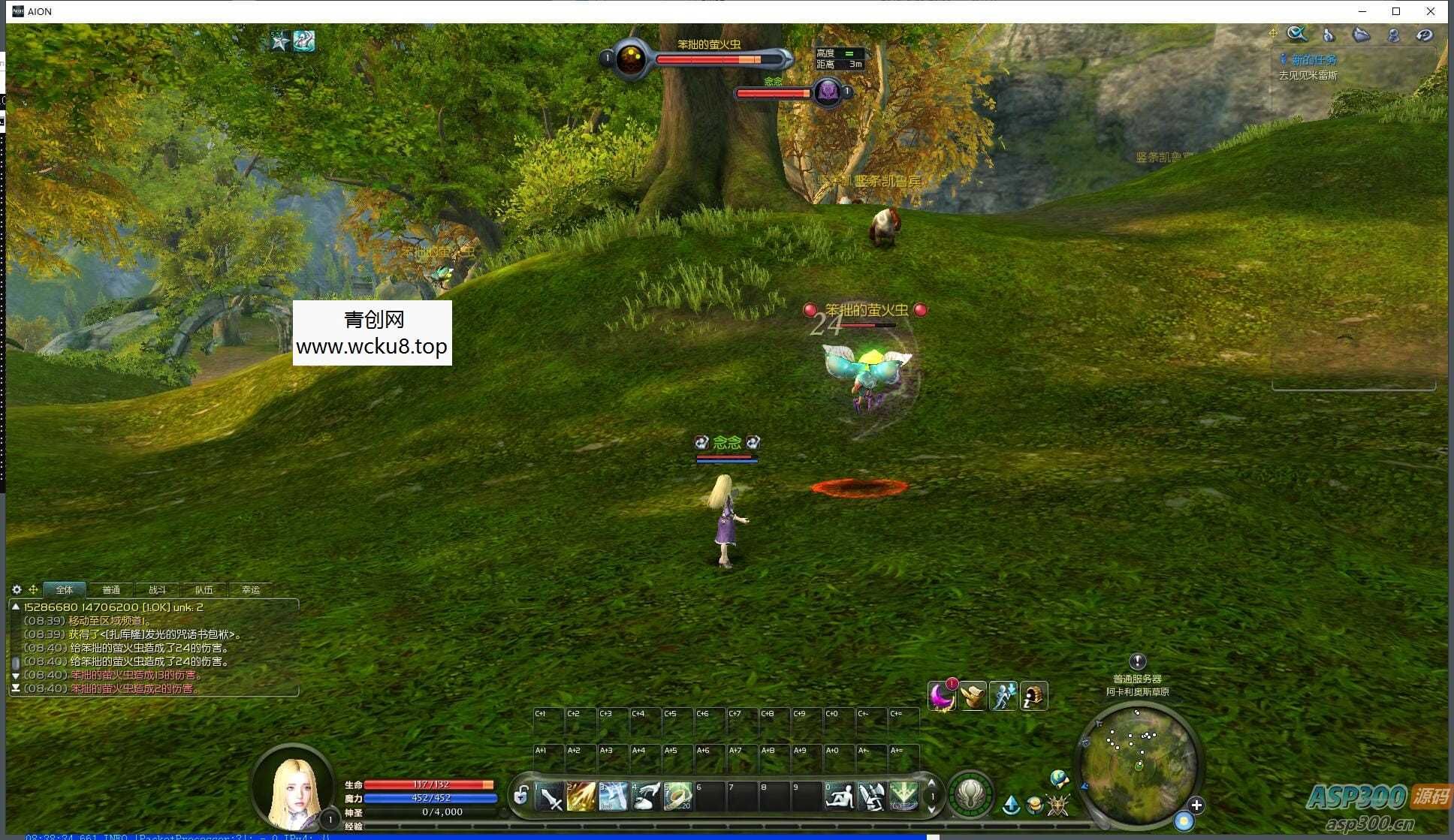Open chat settings gear icon
This screenshot has width=1454, height=840.
click(17, 590)
